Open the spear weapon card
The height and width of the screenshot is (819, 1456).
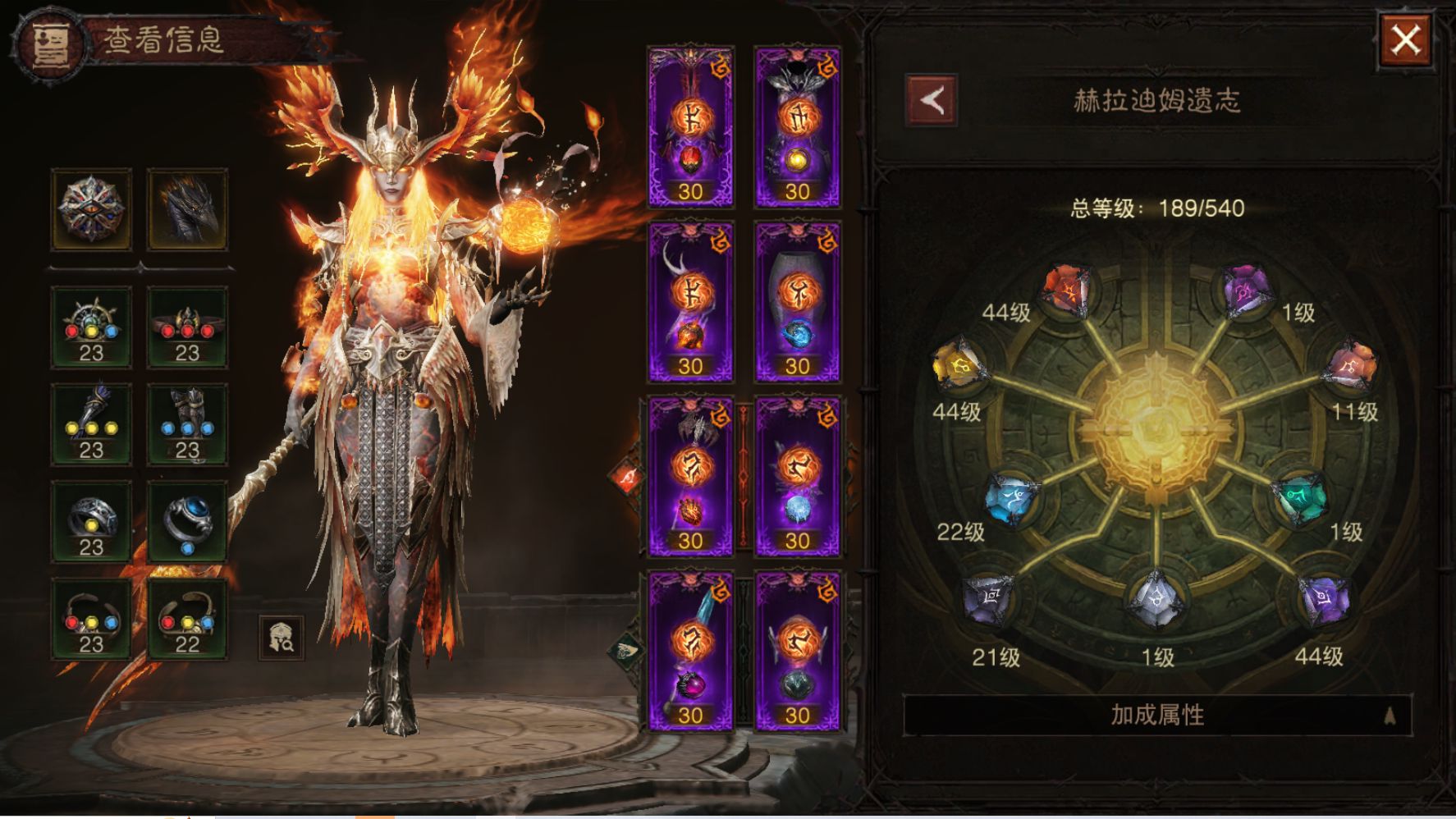point(690,650)
